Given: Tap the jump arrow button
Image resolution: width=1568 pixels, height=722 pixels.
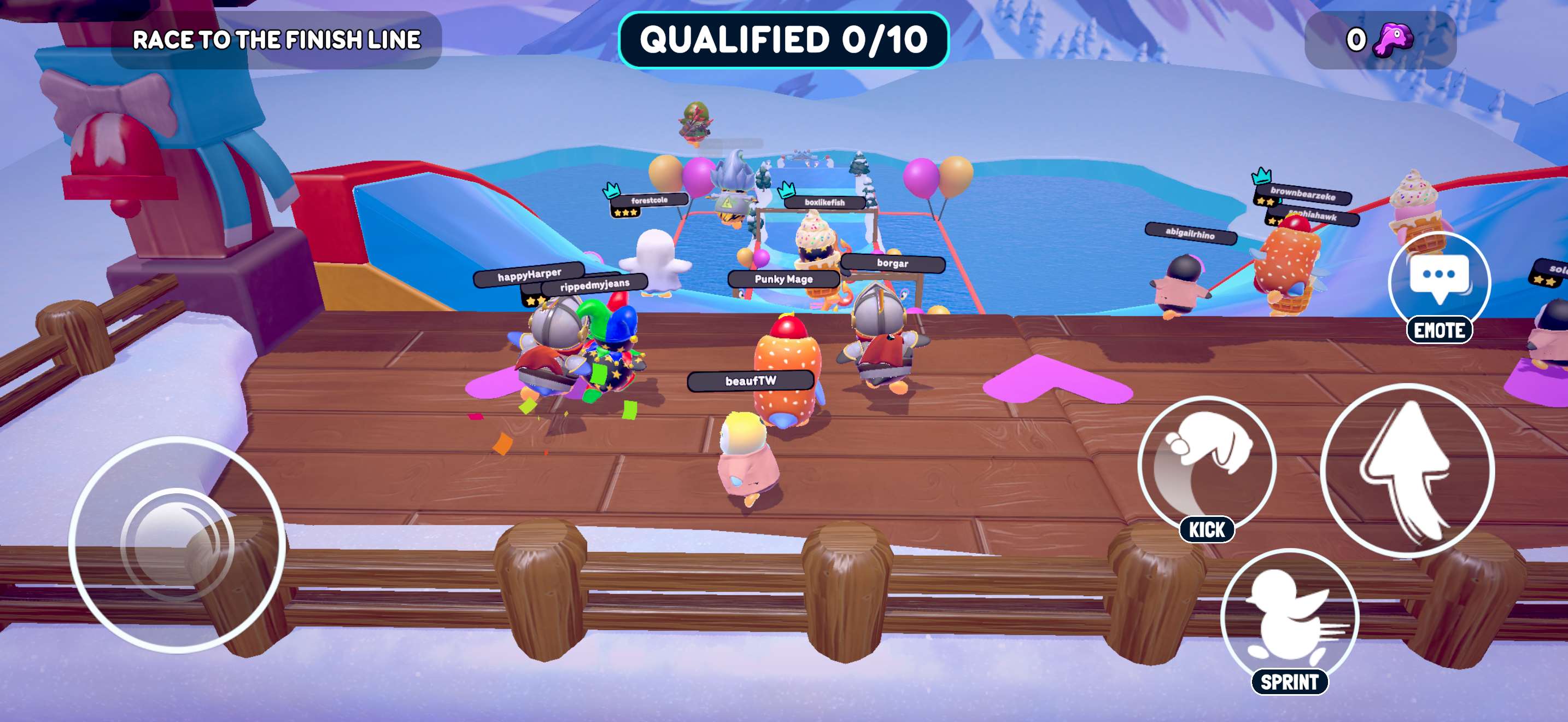Looking at the screenshot, I should [1407, 470].
